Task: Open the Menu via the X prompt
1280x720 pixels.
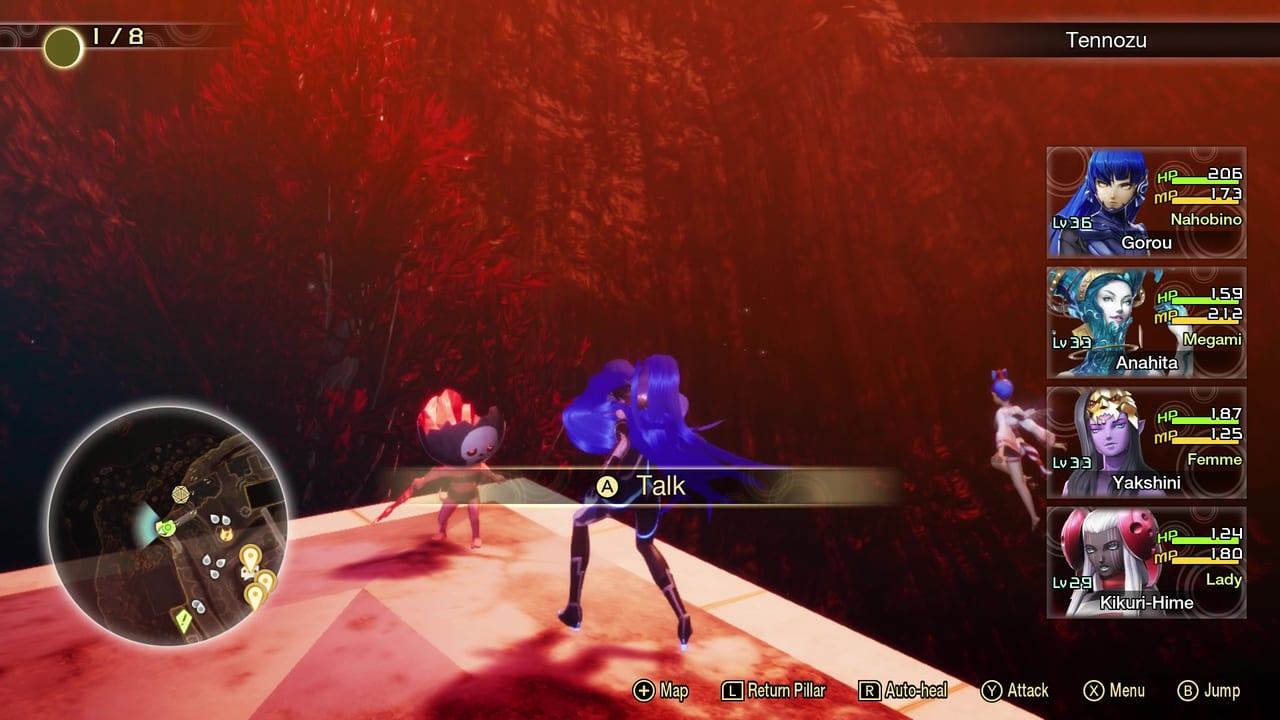Action: [x=1097, y=690]
